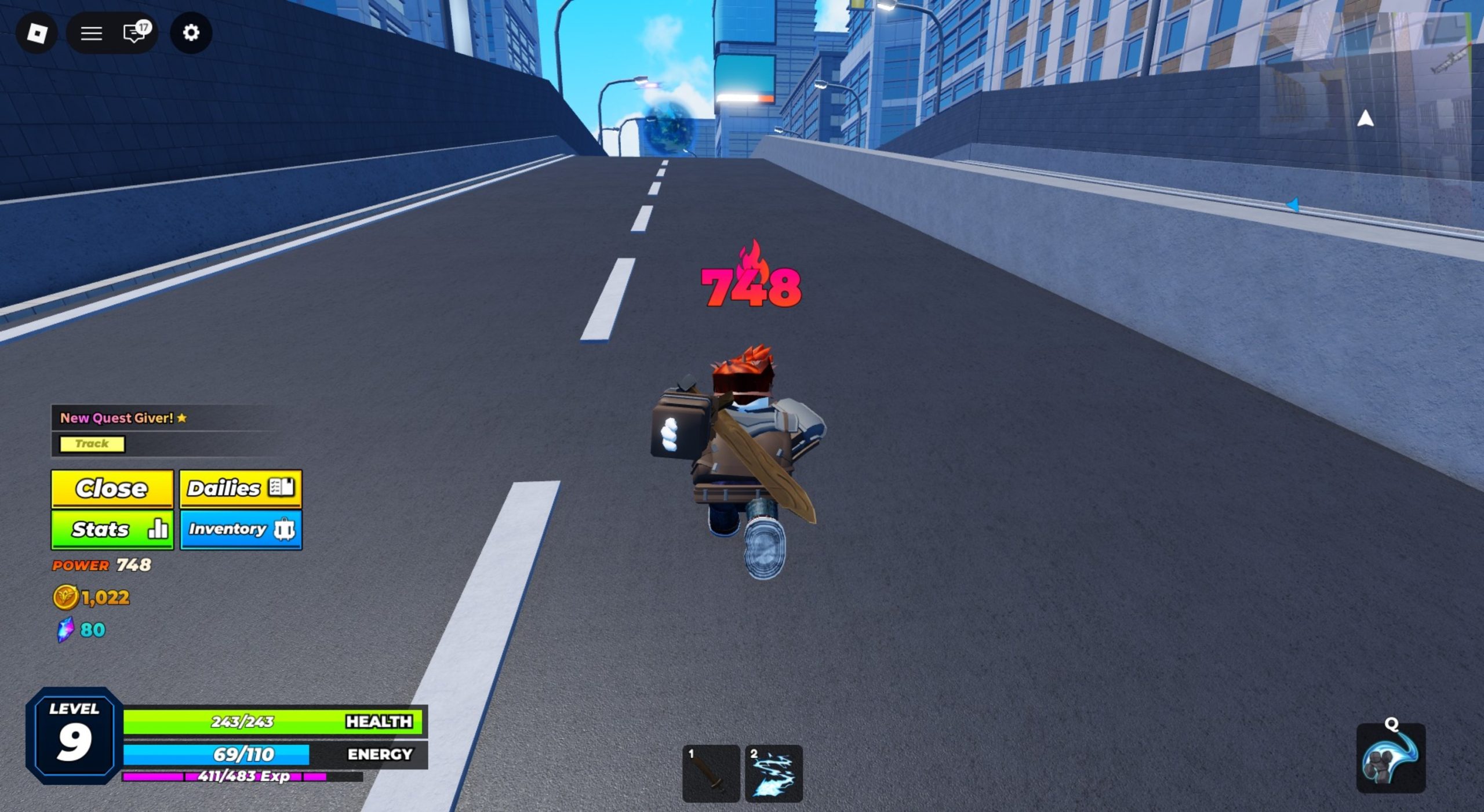This screenshot has height=812, width=1484.
Task: Open the gear settings button
Action: coord(191,33)
